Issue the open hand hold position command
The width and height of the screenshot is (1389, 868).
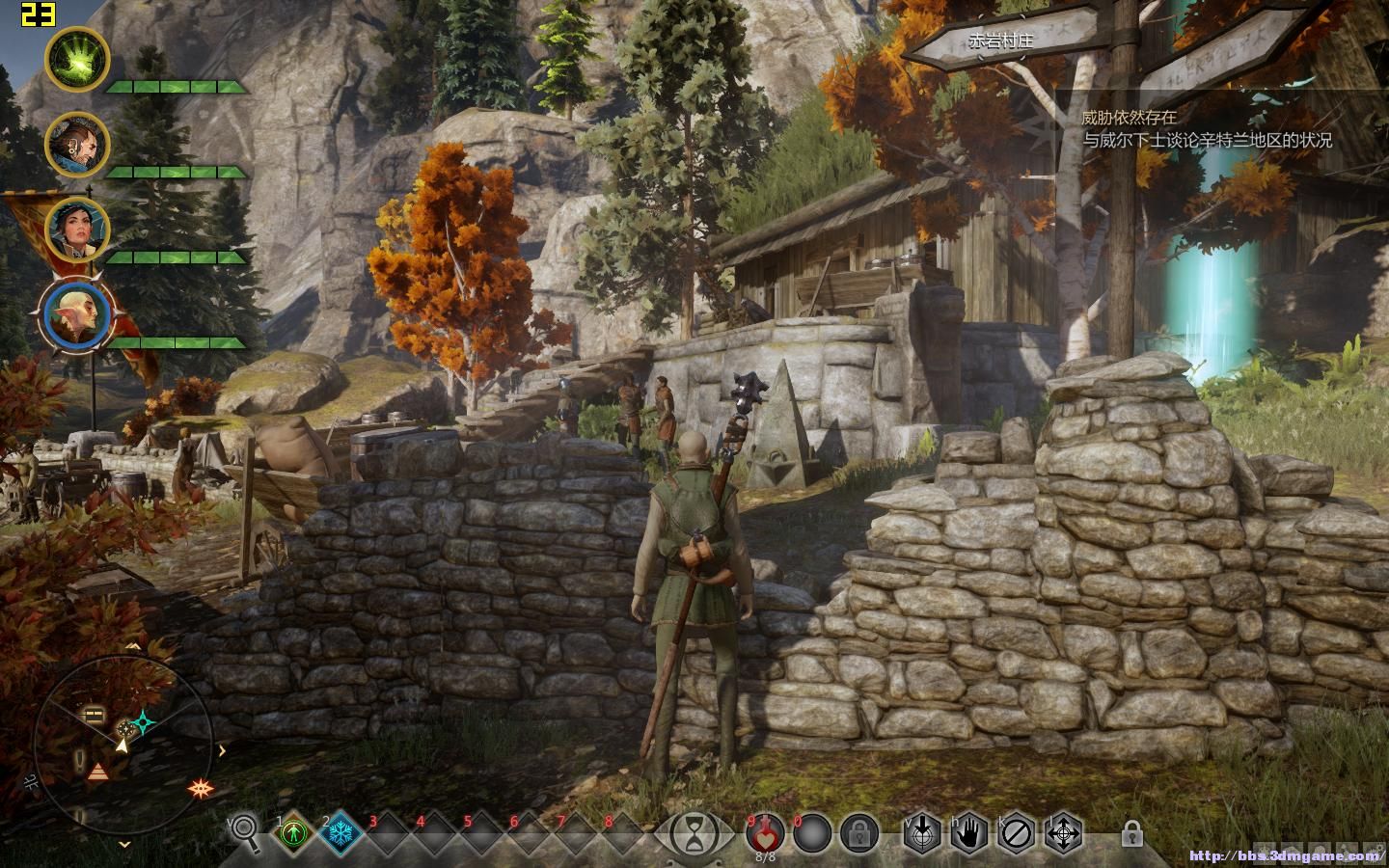click(x=968, y=832)
